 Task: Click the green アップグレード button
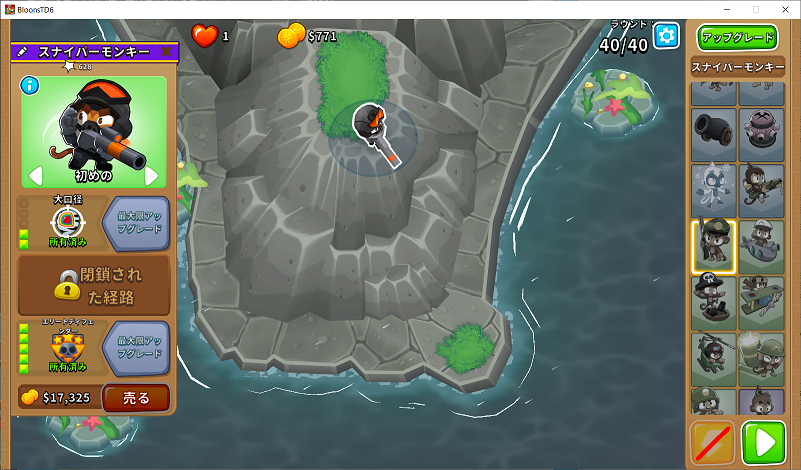pyautogui.click(x=737, y=38)
